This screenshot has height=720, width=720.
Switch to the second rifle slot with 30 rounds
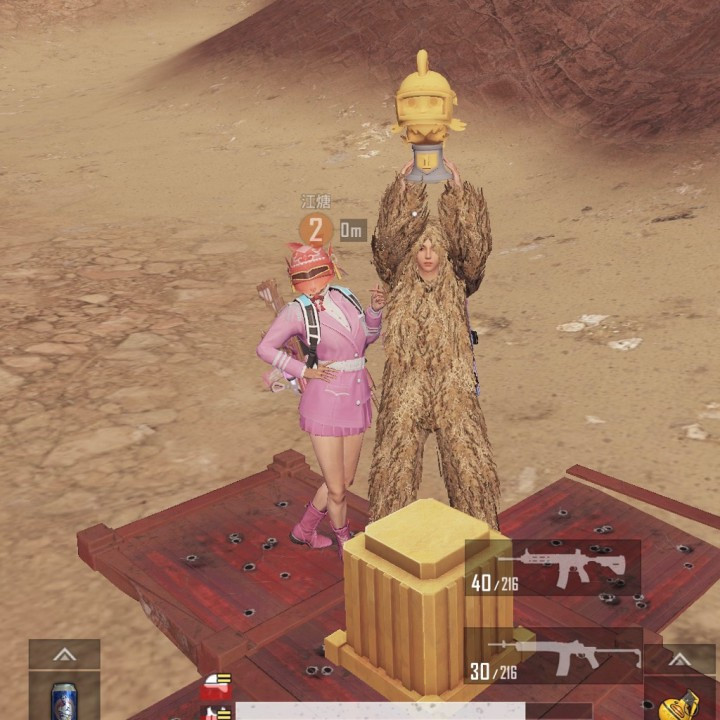552,656
